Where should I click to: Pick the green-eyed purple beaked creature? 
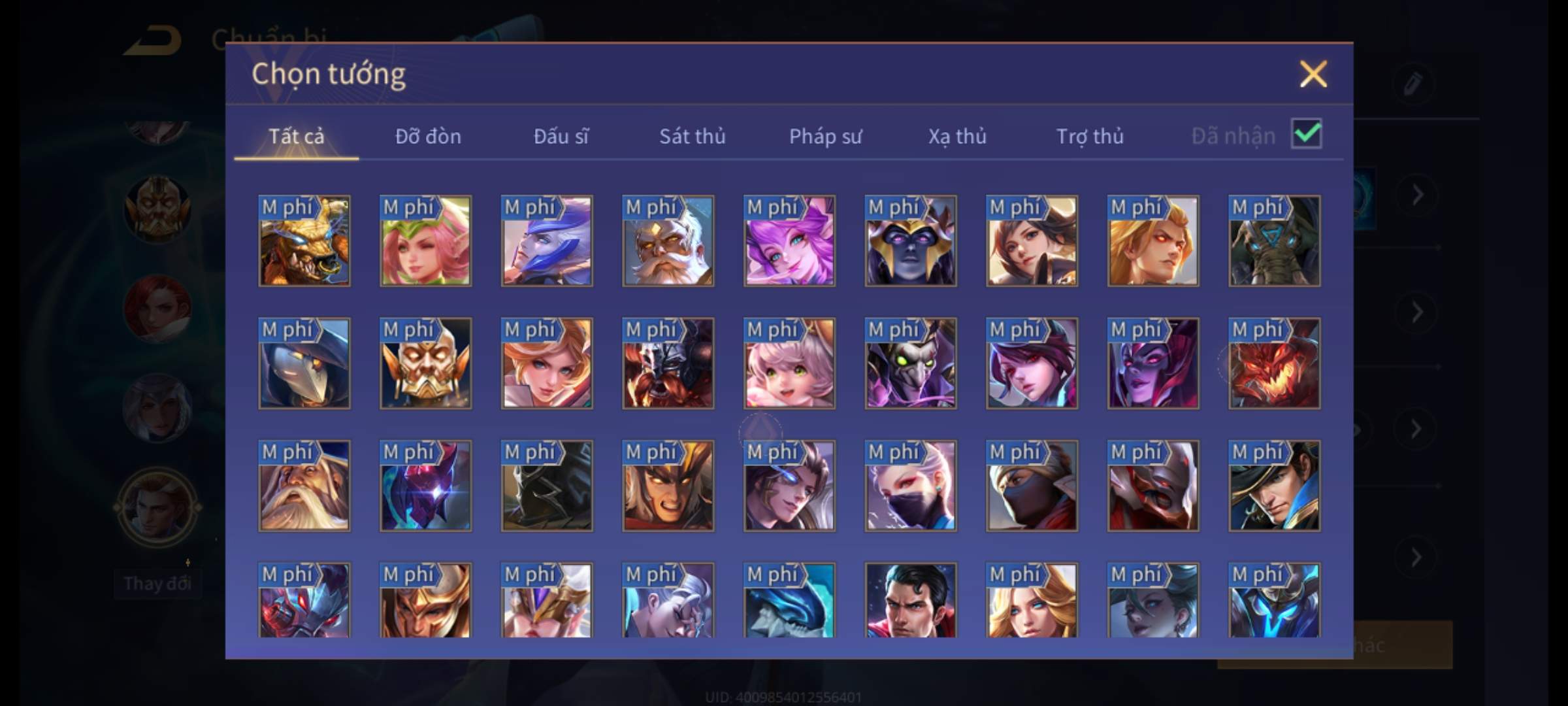(x=910, y=363)
